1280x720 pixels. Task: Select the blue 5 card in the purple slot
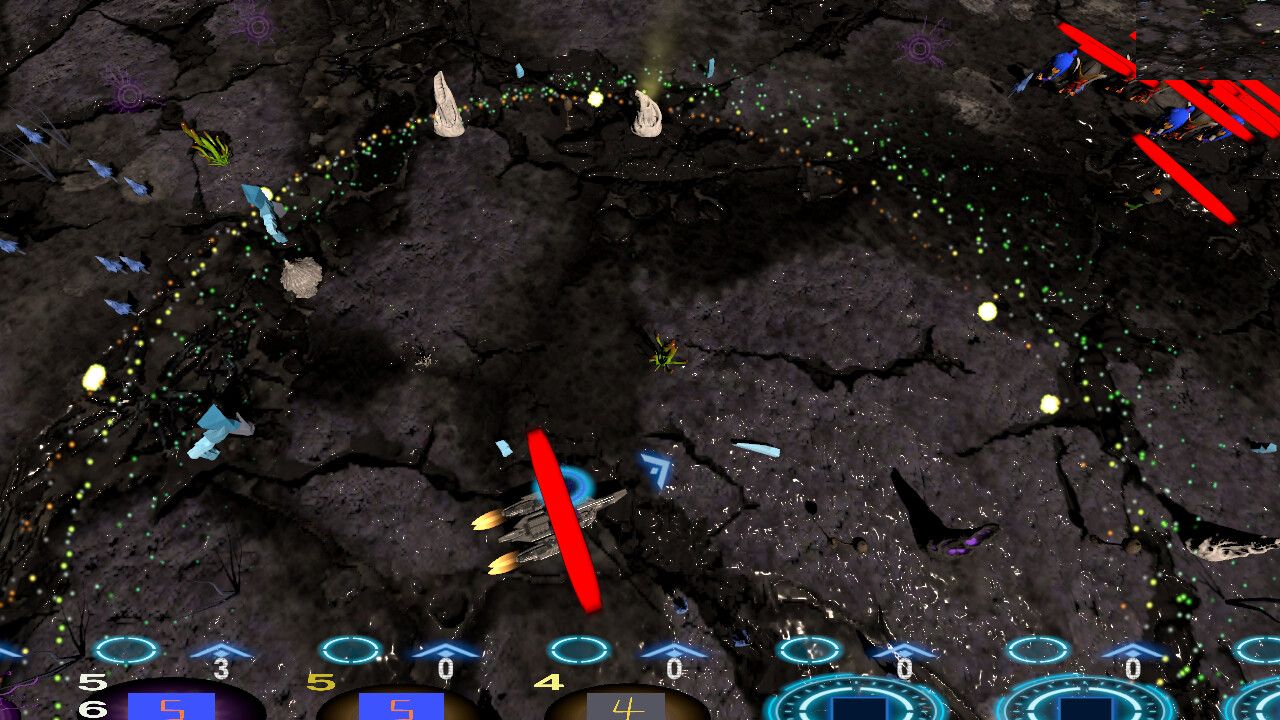(171, 707)
